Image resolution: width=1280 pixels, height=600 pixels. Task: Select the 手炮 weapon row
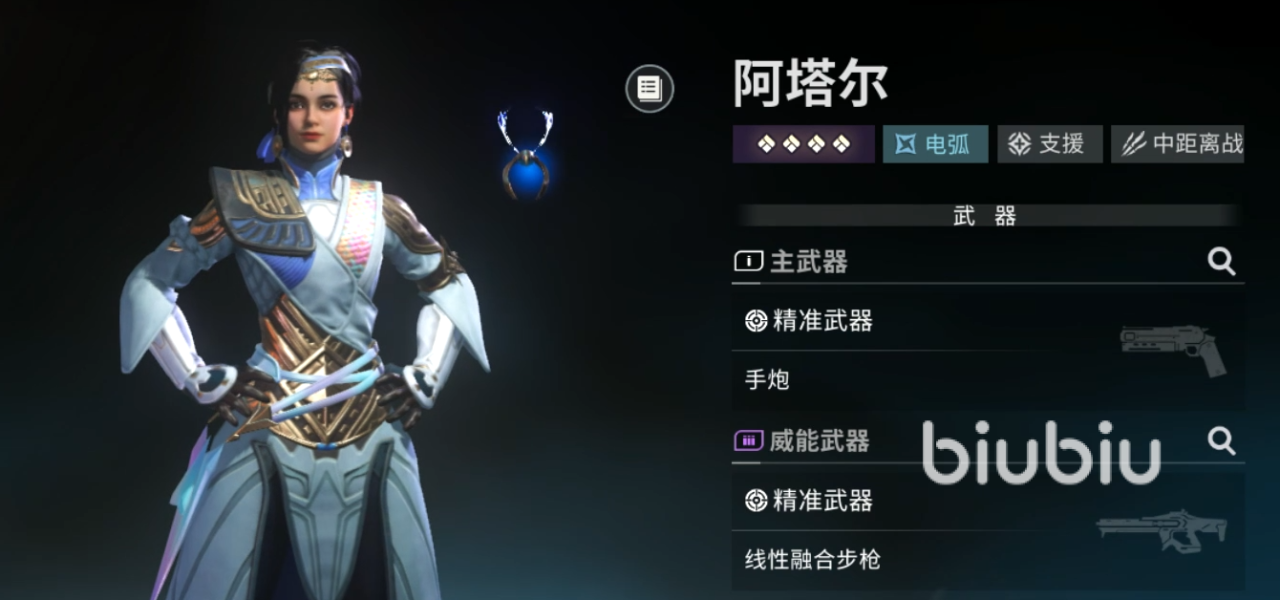click(x=985, y=380)
